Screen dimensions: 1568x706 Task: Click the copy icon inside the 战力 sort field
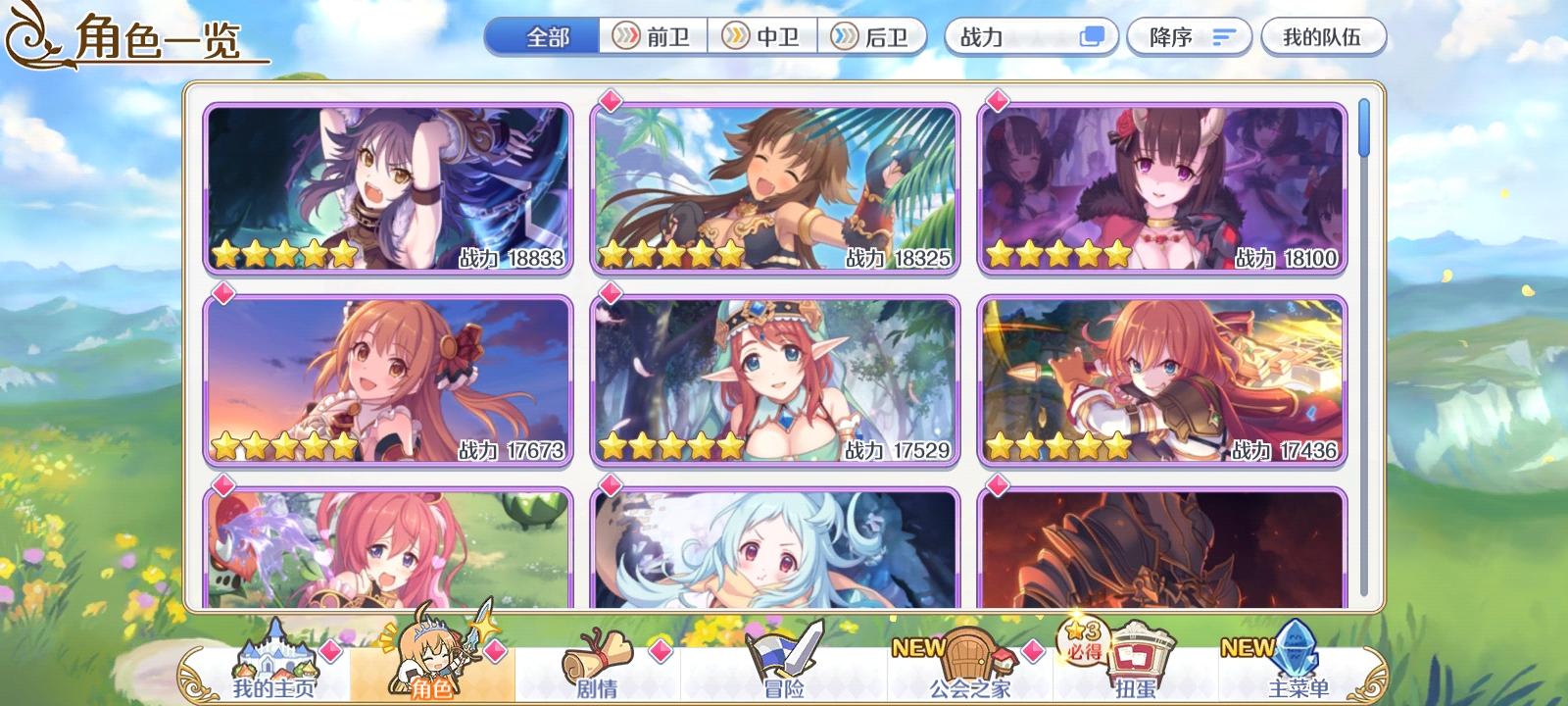click(x=1091, y=36)
